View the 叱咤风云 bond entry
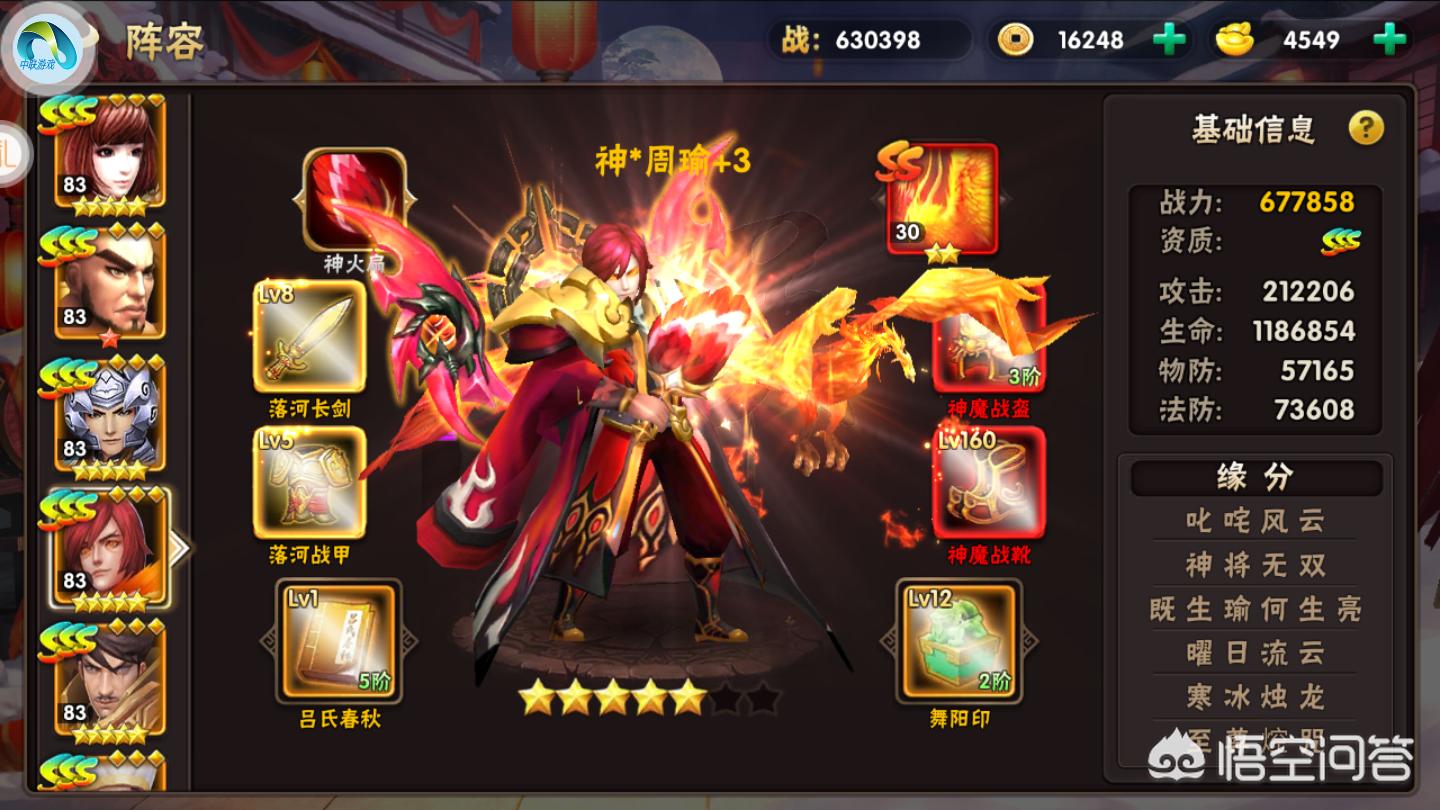Image resolution: width=1440 pixels, height=810 pixels. click(x=1255, y=520)
